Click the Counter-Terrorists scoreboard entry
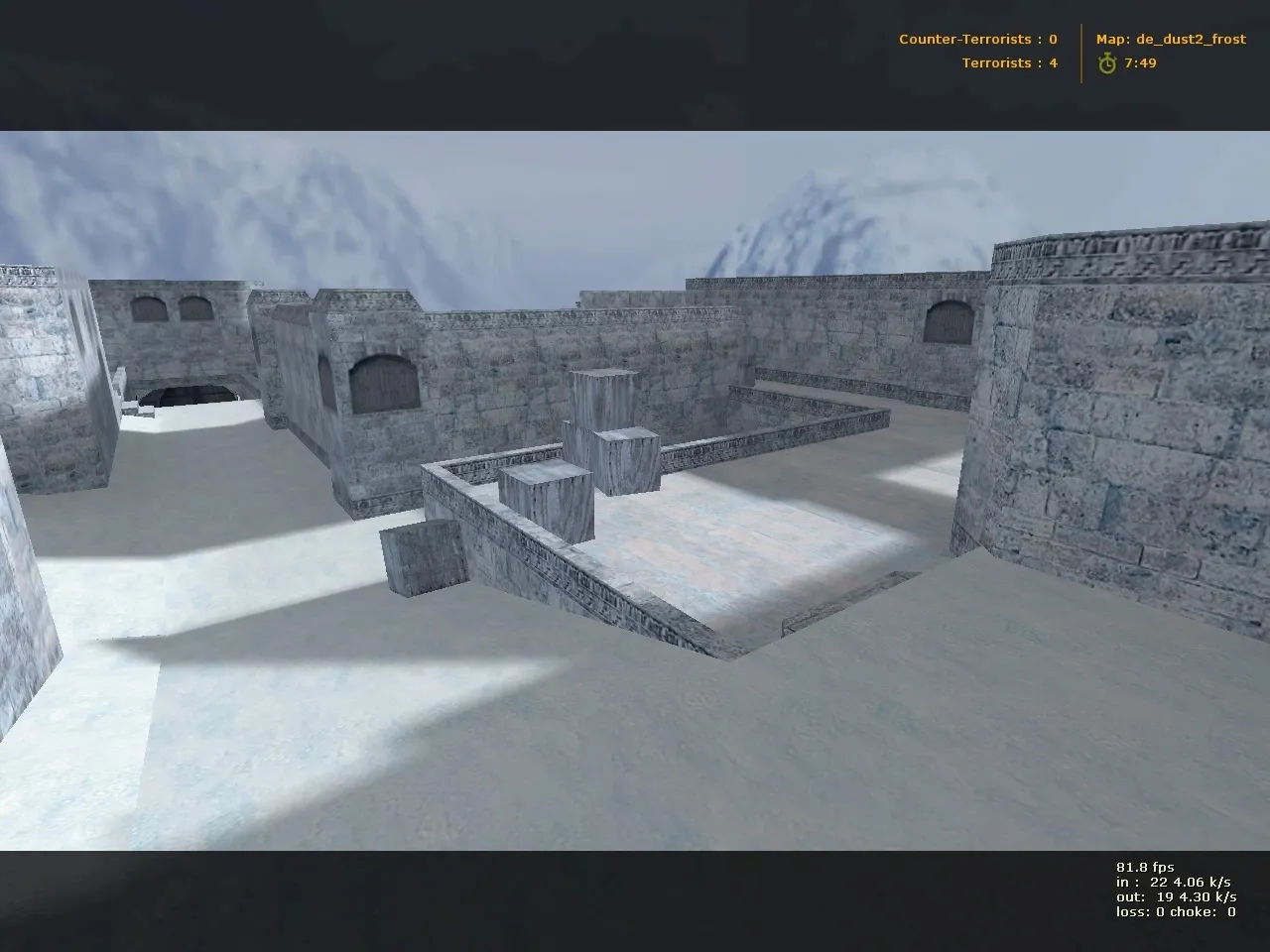1270x952 pixels. click(x=977, y=40)
